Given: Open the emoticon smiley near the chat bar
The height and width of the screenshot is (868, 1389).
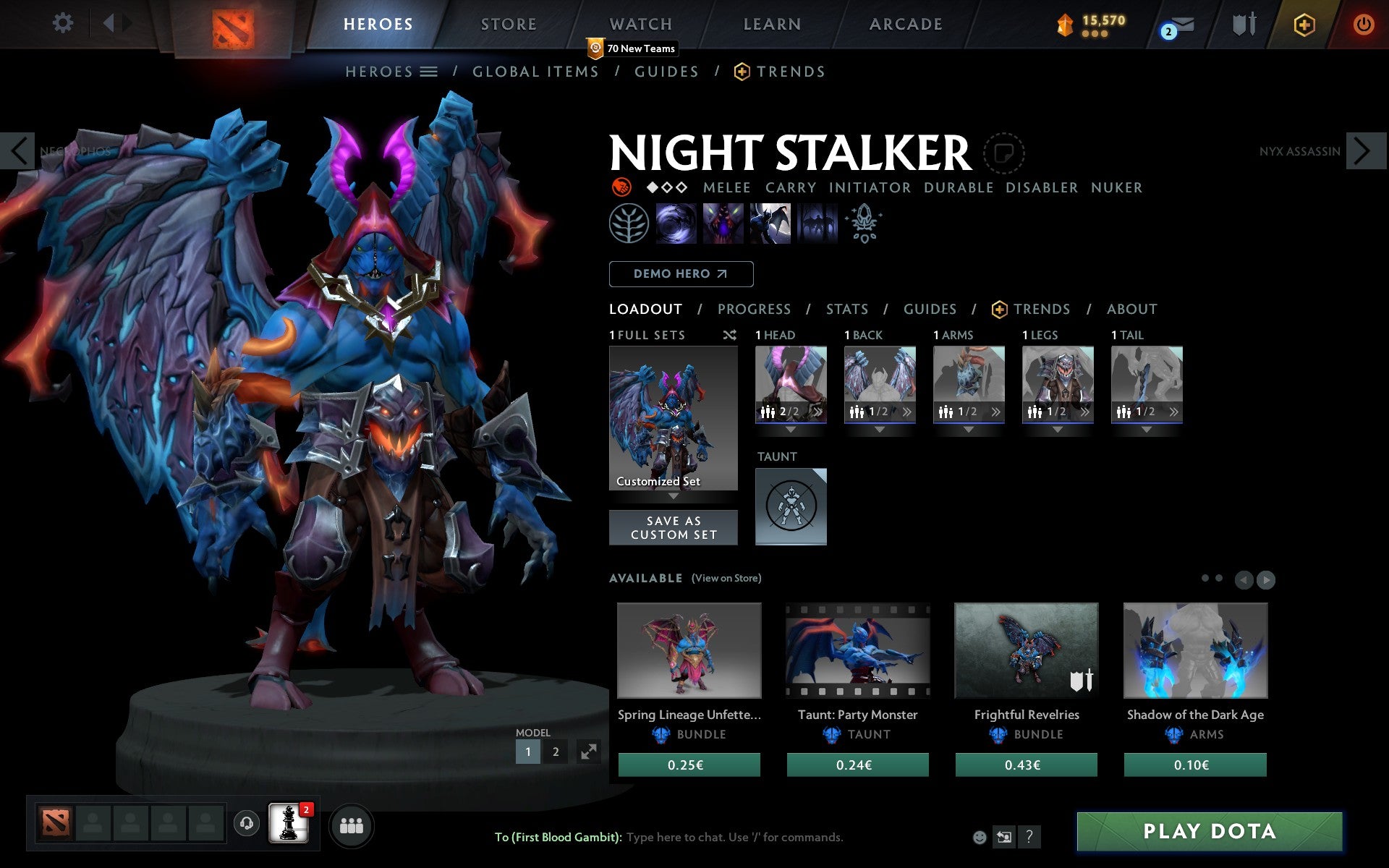Looking at the screenshot, I should click(981, 837).
